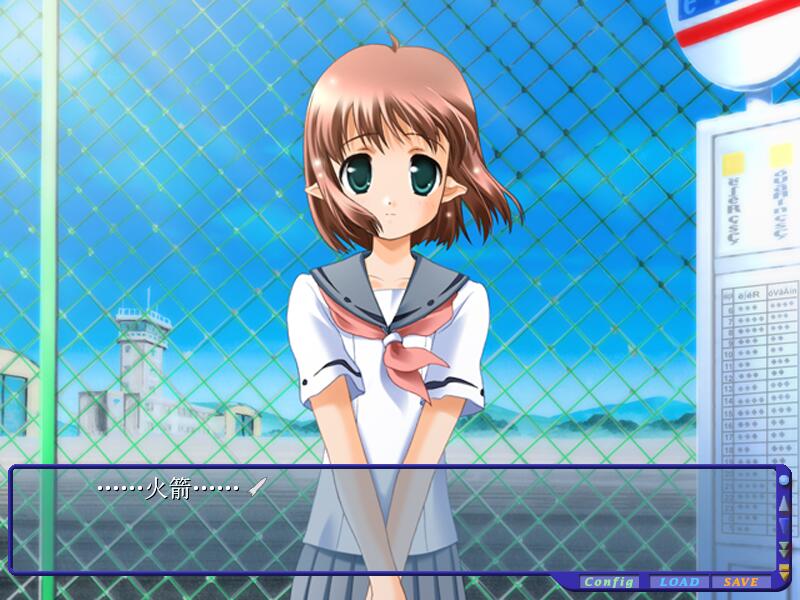Click the yellow double-down arrow icon
Viewport: 800px width, 600px height.
click(x=784, y=549)
